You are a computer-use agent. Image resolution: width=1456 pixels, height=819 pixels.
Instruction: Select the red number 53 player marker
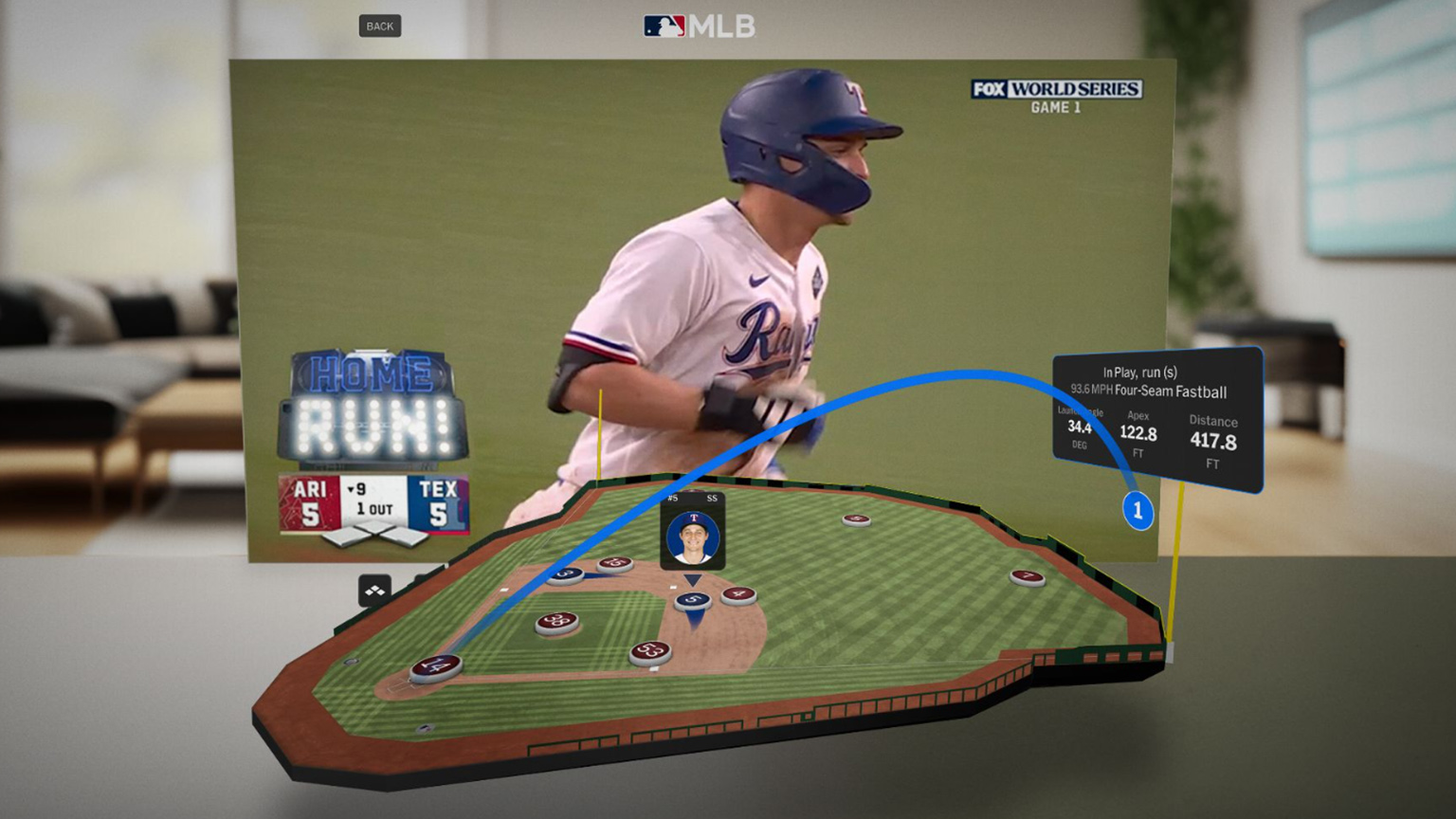(x=650, y=651)
